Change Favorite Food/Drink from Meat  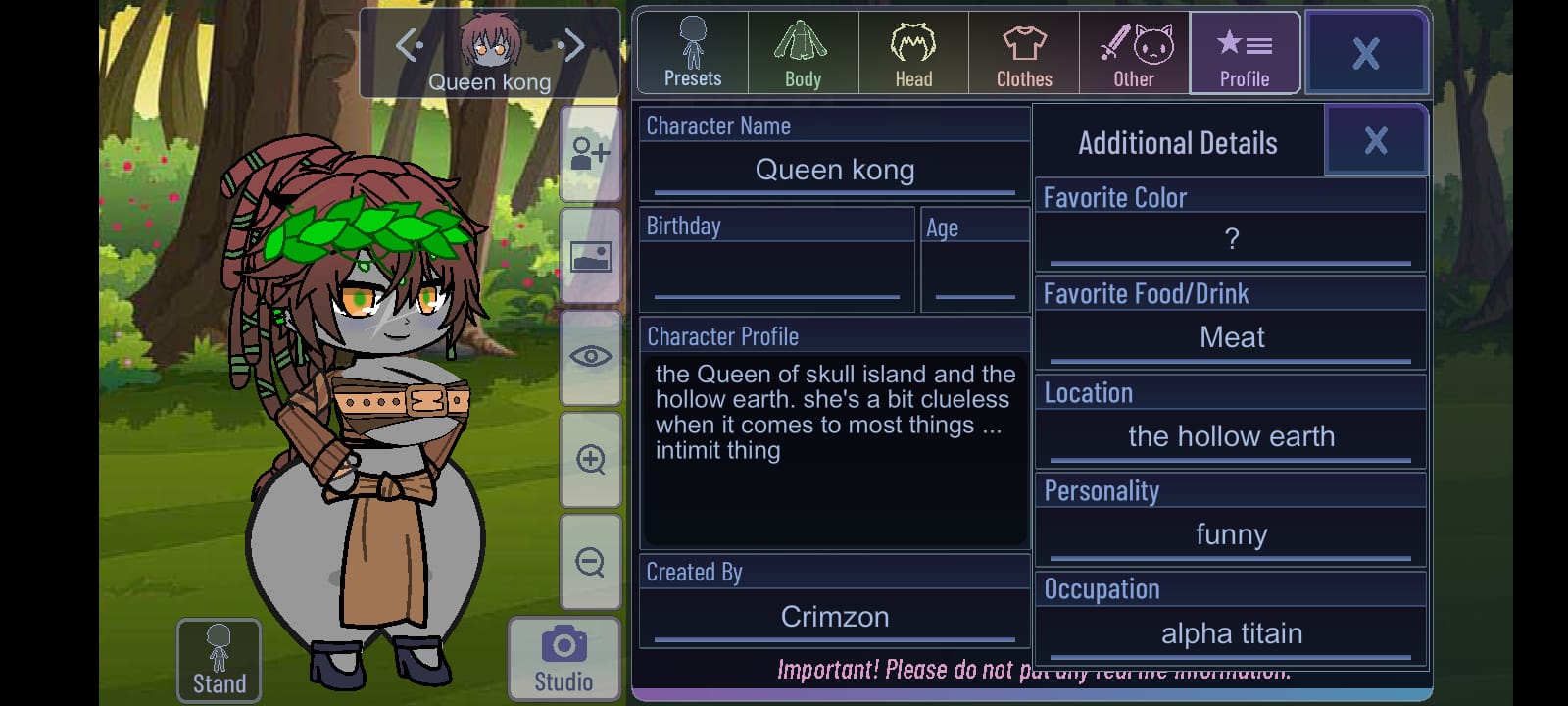(1231, 337)
